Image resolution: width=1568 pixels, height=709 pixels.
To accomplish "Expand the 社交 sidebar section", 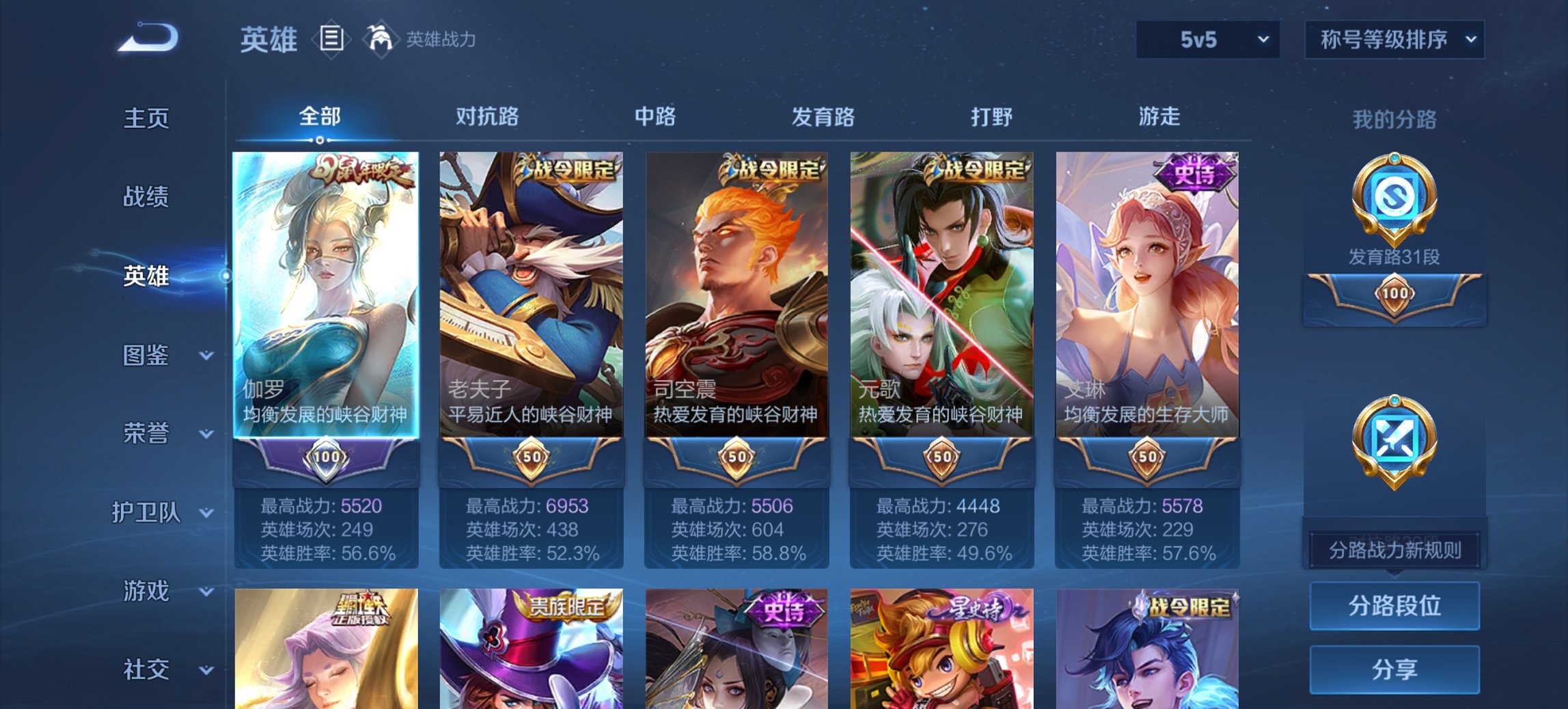I will [152, 669].
